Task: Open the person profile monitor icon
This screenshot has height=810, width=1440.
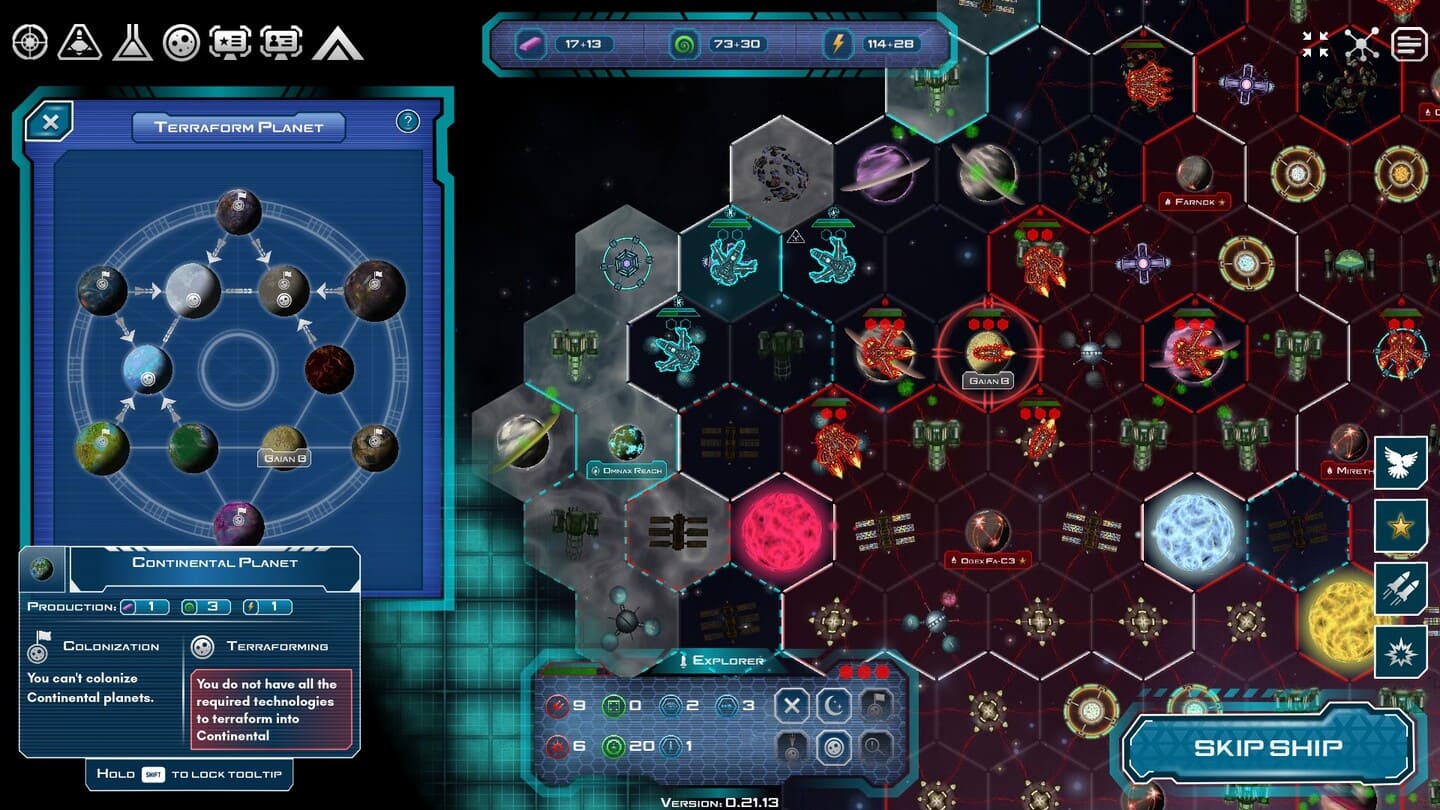Action: click(281, 42)
